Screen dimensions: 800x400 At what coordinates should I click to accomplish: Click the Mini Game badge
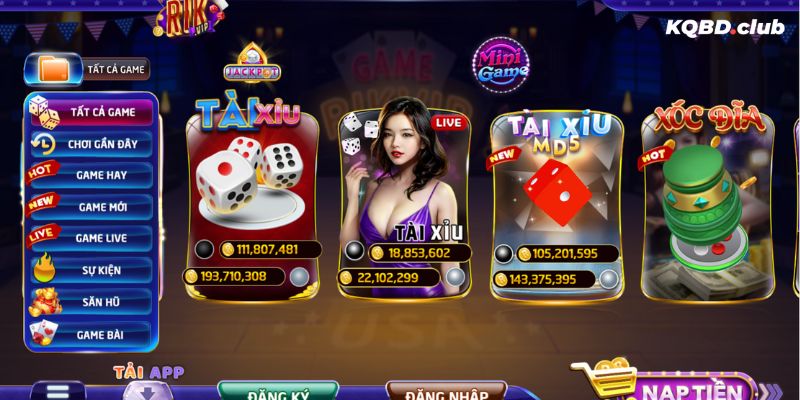[500, 64]
